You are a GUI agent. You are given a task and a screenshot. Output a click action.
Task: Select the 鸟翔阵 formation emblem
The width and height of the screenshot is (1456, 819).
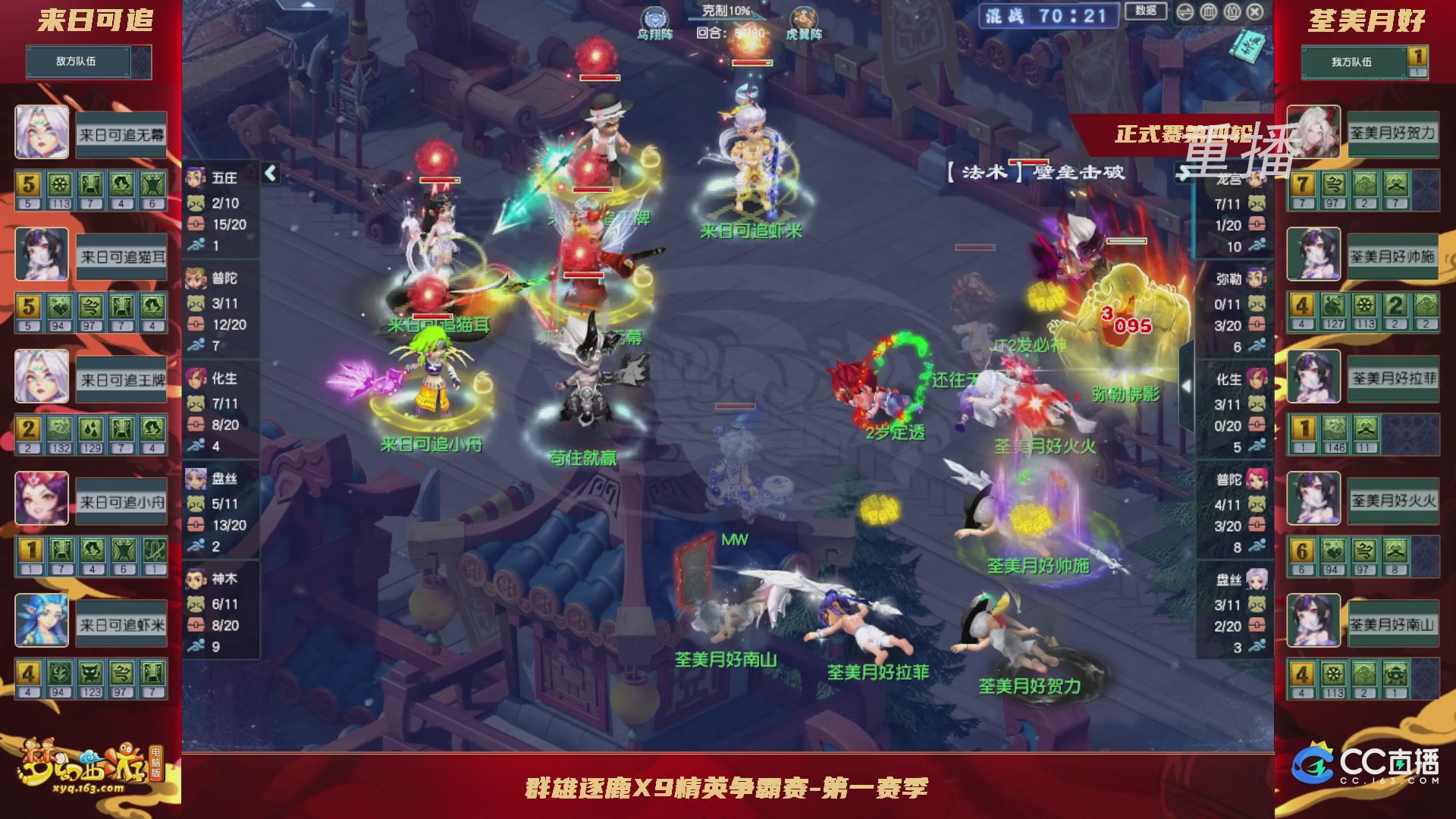point(654,19)
